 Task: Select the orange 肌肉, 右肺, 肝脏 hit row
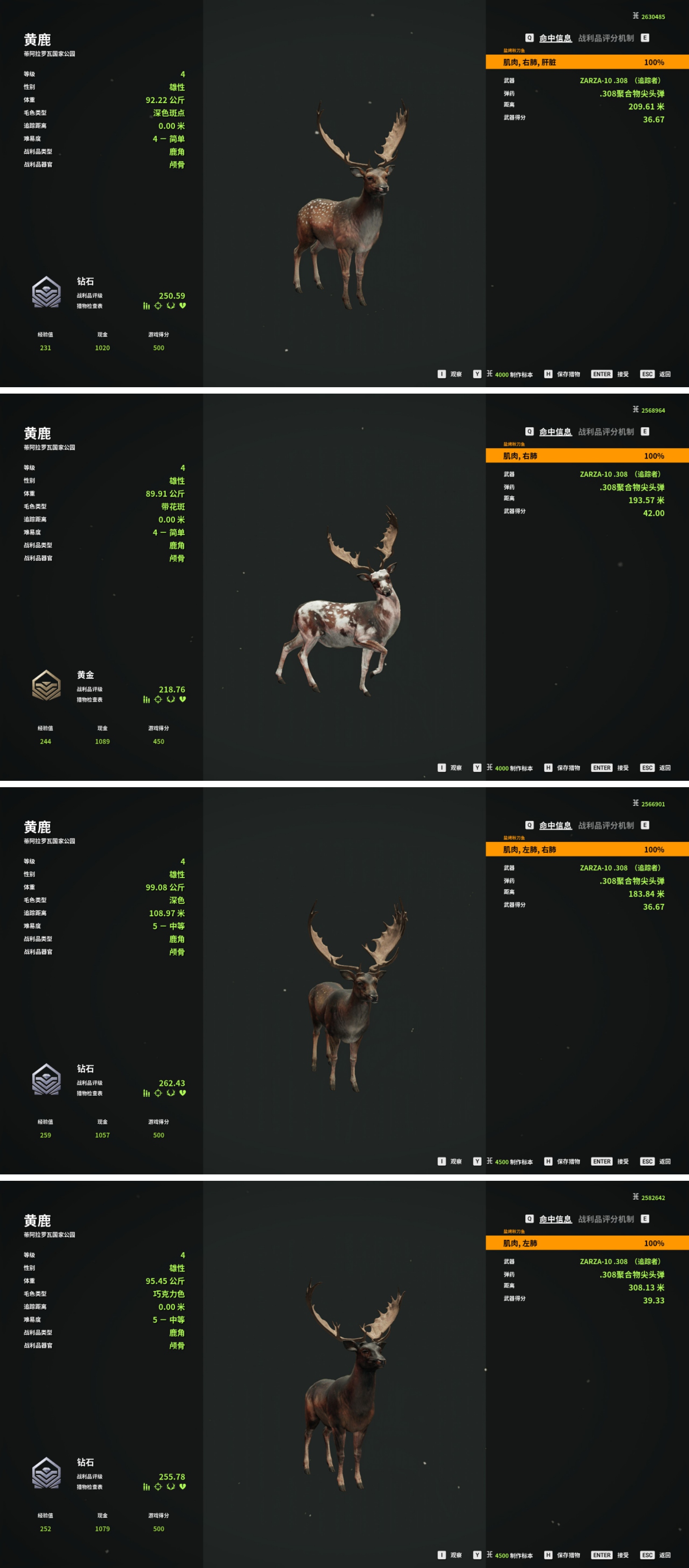point(587,62)
